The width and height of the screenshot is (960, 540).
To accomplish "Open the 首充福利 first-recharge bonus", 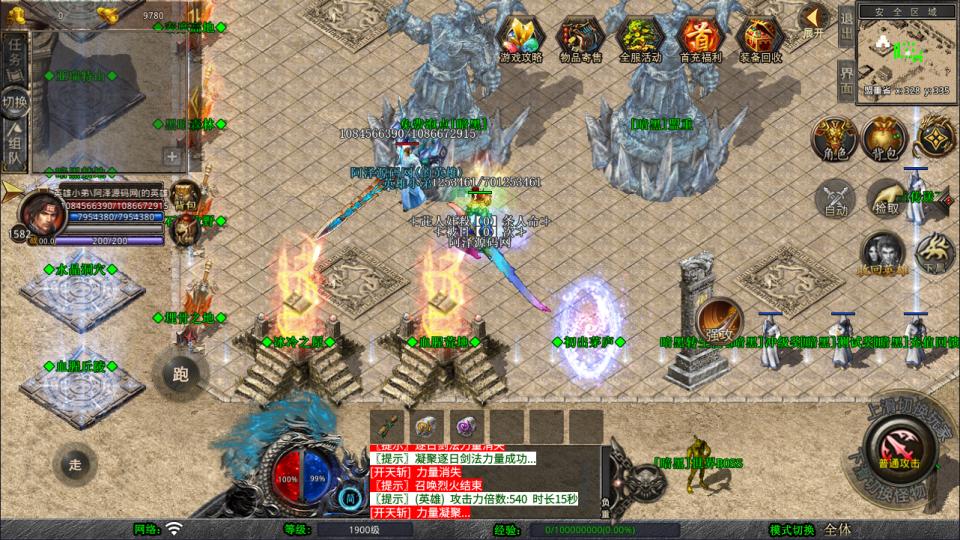I will [x=699, y=39].
